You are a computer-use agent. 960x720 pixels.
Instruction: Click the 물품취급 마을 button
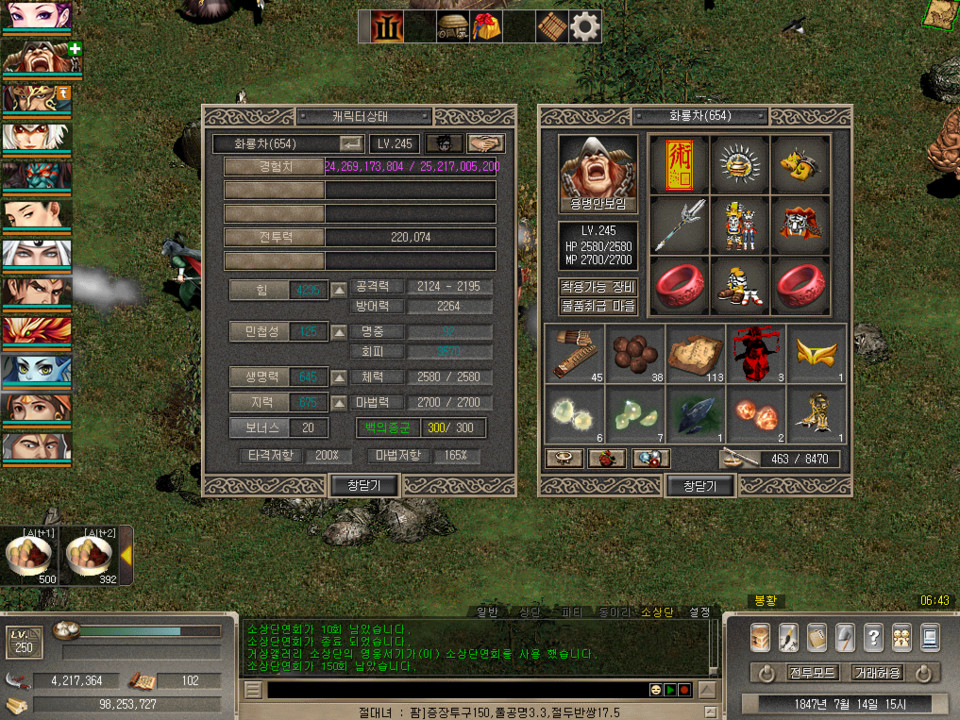point(598,306)
